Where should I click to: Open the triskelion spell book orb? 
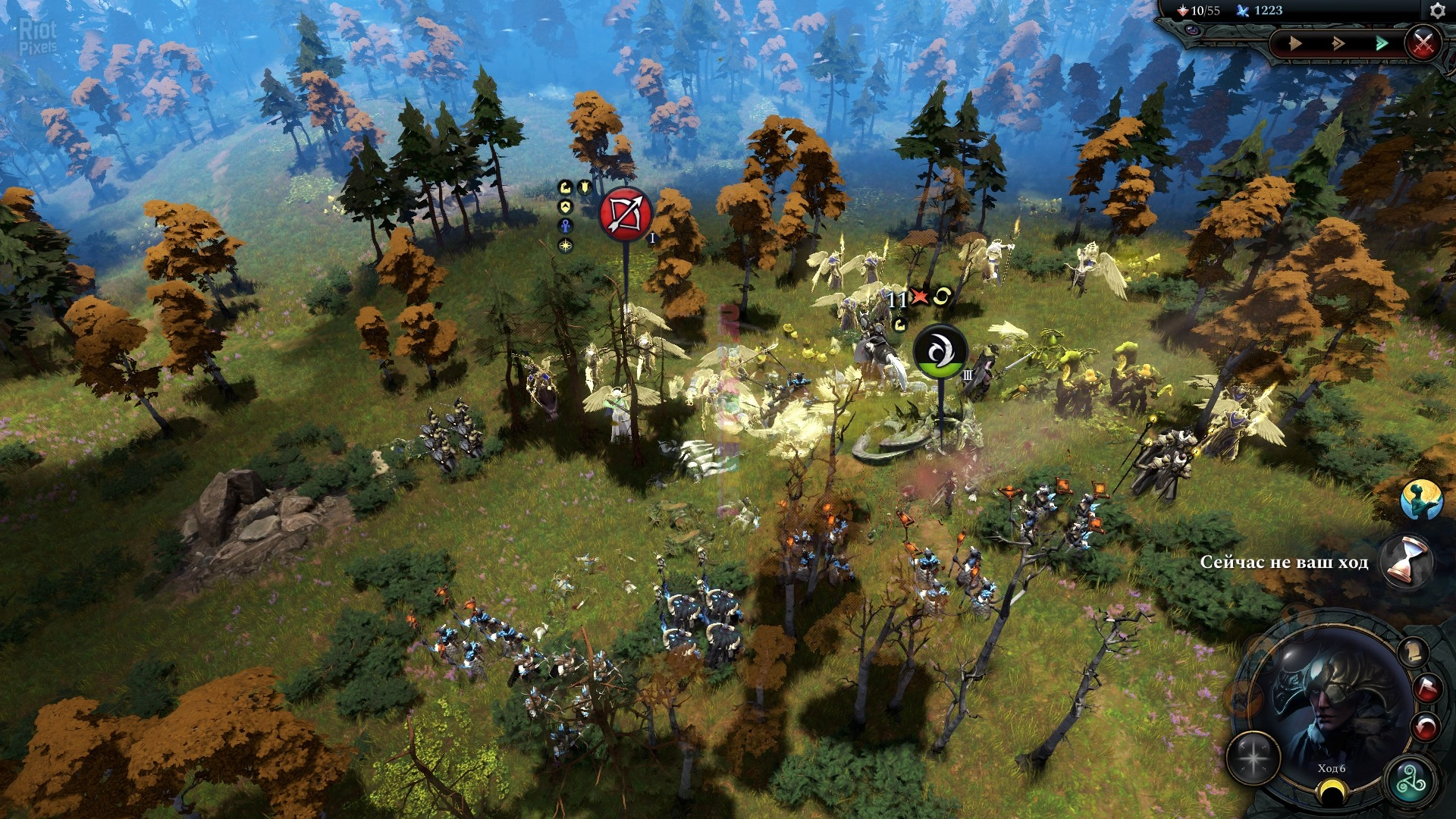tap(1410, 782)
